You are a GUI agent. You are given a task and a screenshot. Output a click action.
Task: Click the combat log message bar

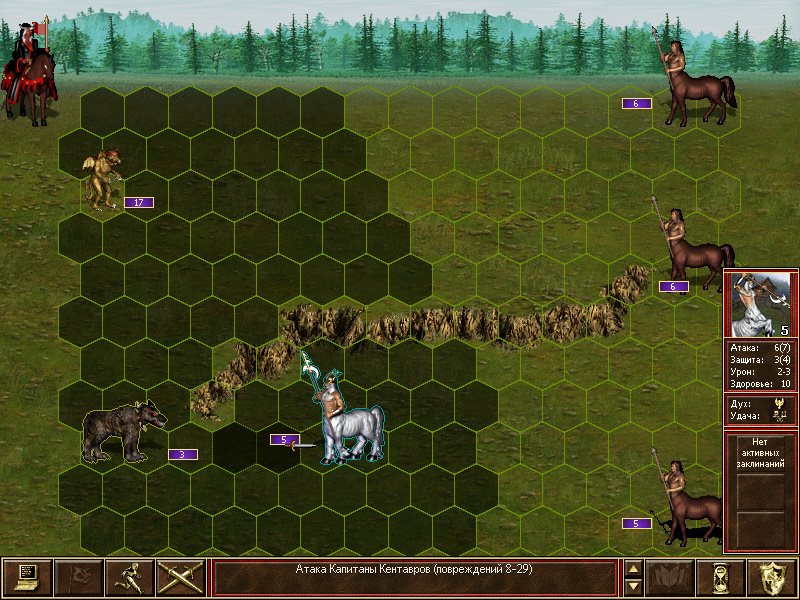point(414,577)
